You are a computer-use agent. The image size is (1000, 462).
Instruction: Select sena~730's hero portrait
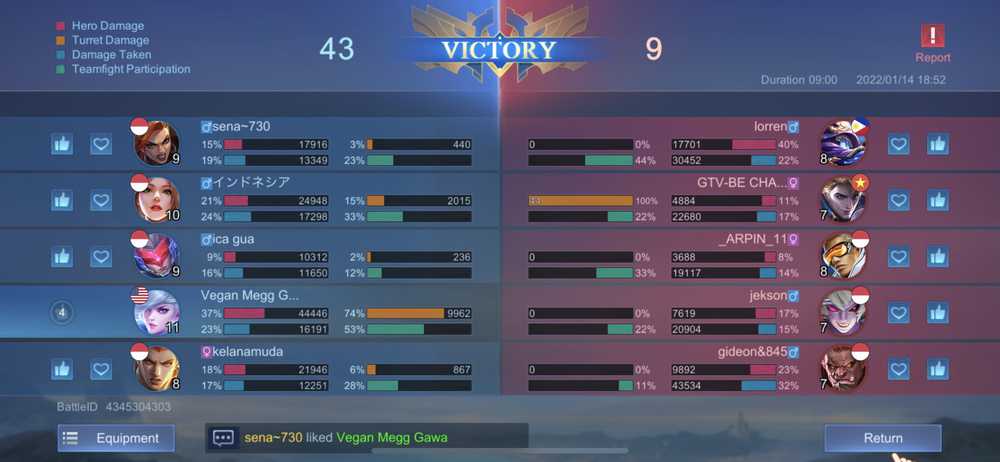(x=156, y=143)
